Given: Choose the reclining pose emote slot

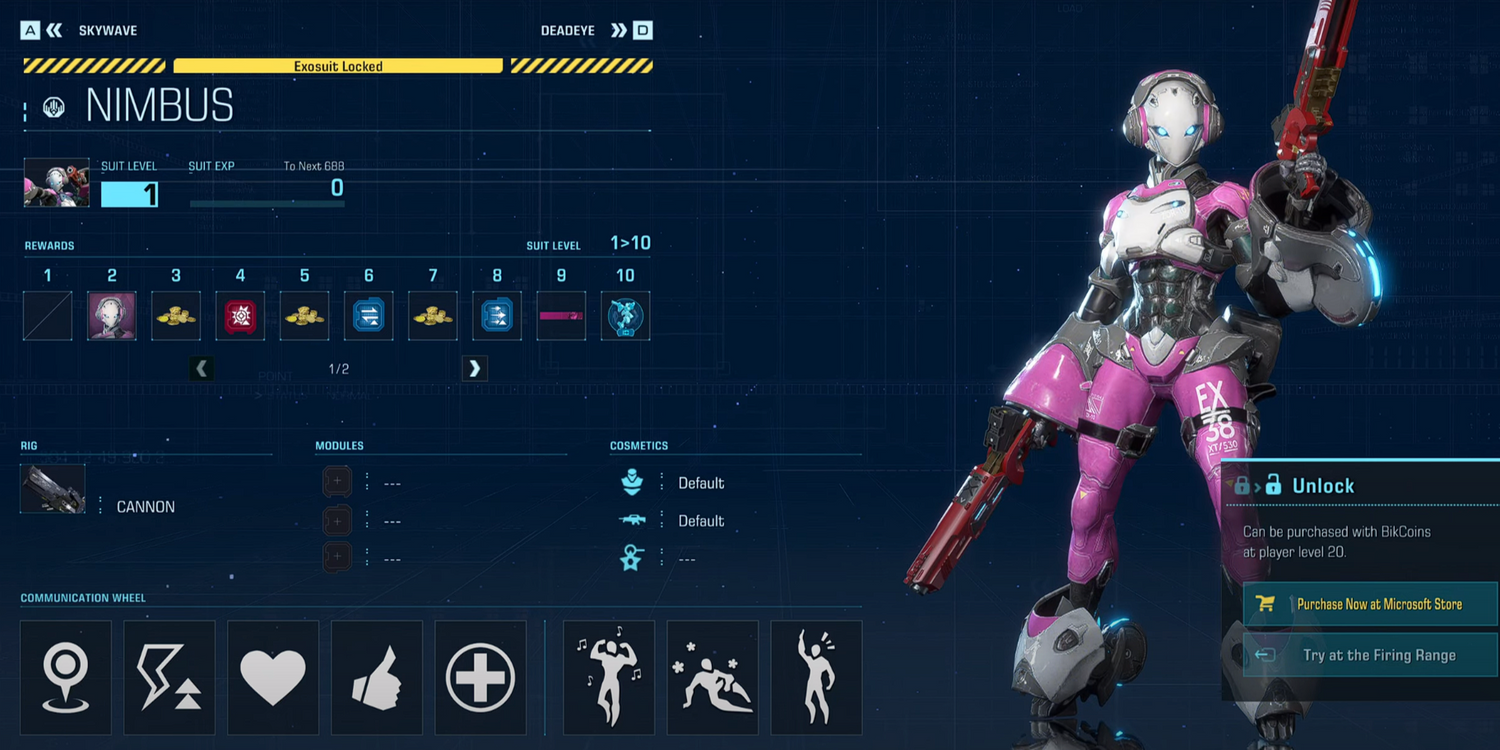Looking at the screenshot, I should click(713, 678).
